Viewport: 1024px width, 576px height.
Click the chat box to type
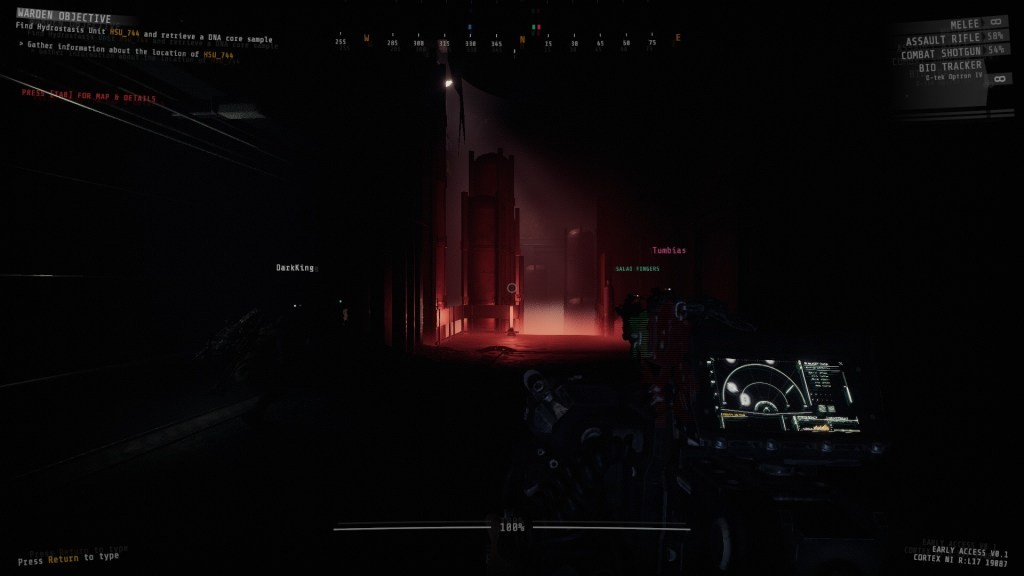(x=68, y=556)
